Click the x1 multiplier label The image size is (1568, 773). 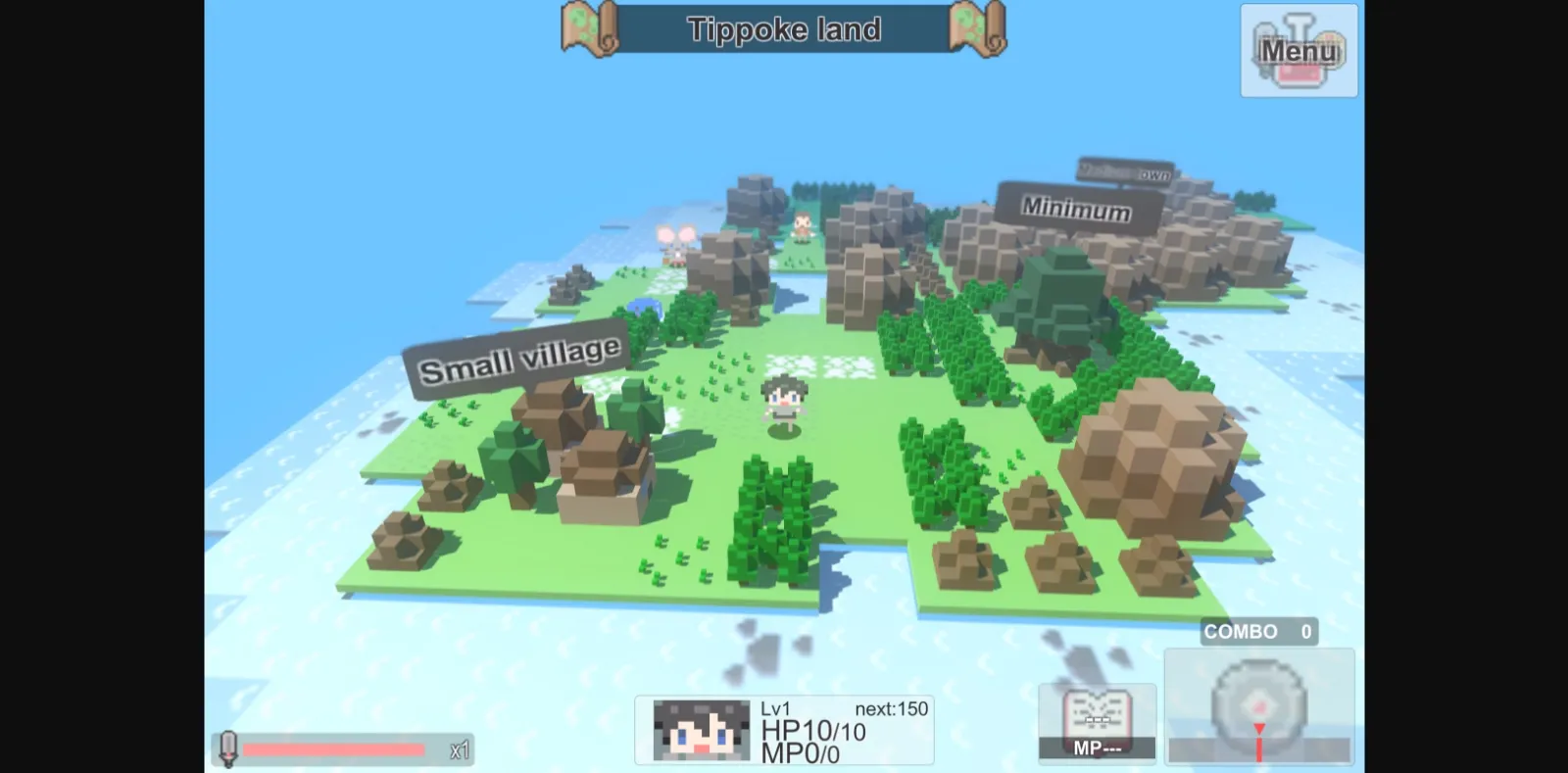[x=457, y=750]
